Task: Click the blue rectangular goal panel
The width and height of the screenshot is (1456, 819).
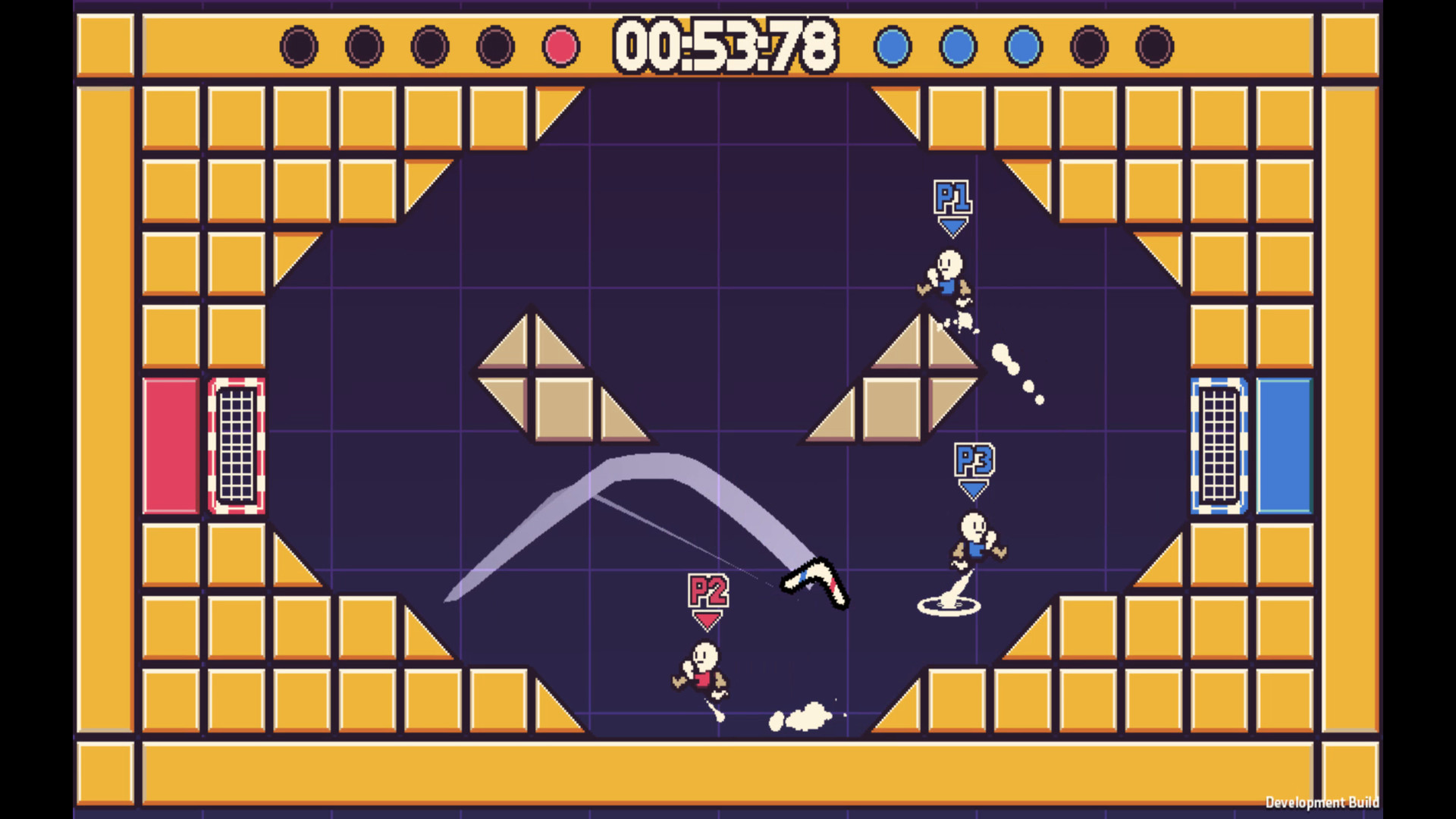Action: pos(1283,446)
